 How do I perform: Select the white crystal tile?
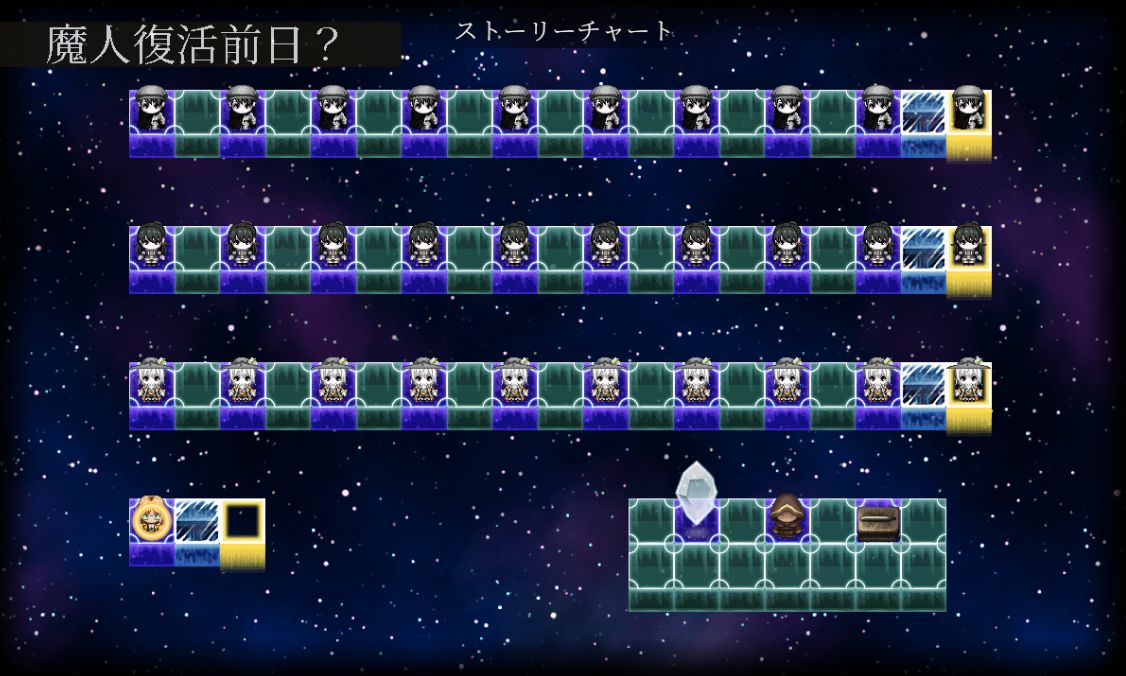tap(696, 500)
